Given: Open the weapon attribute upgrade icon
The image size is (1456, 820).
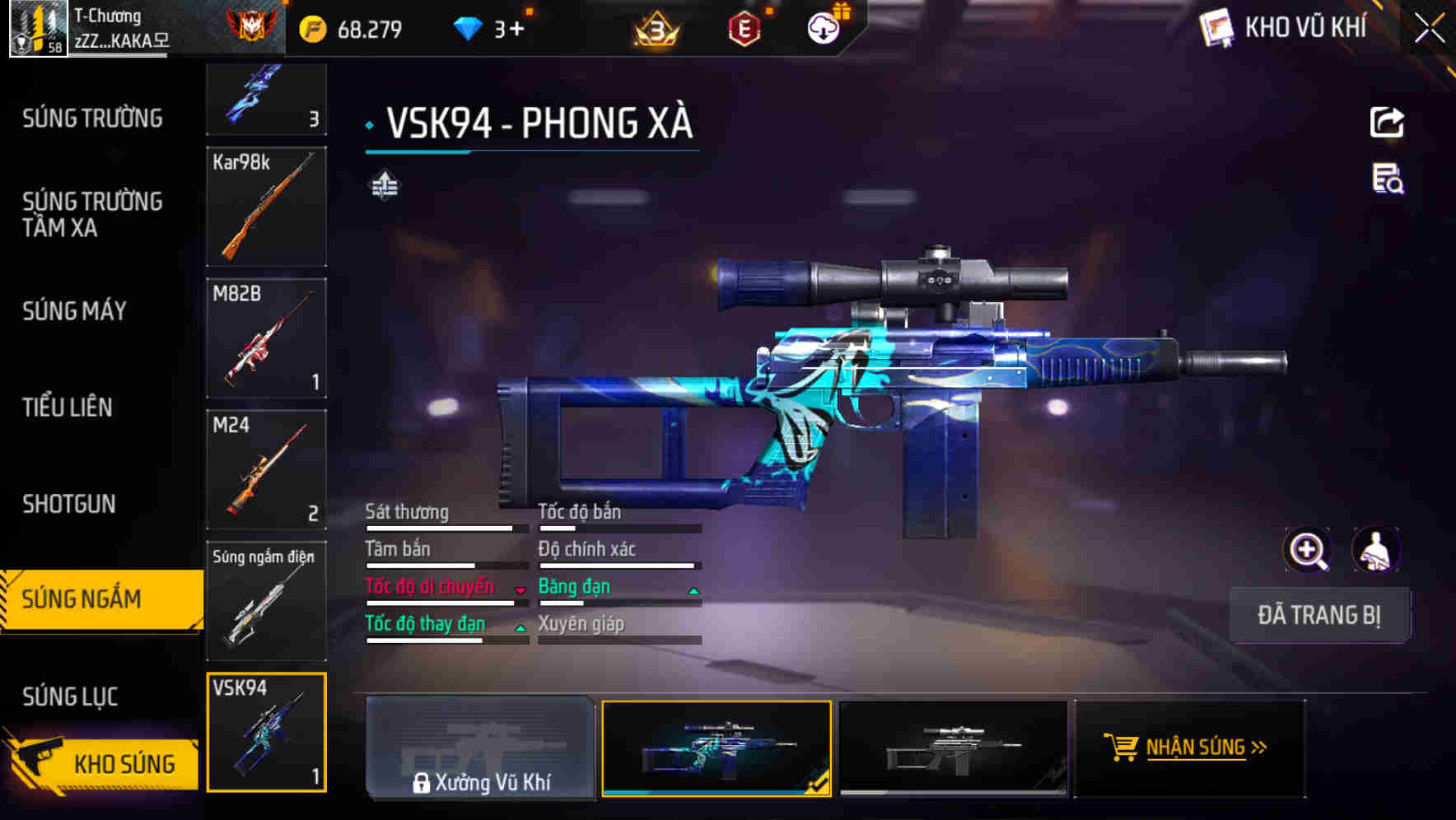Looking at the screenshot, I should pos(383,186).
